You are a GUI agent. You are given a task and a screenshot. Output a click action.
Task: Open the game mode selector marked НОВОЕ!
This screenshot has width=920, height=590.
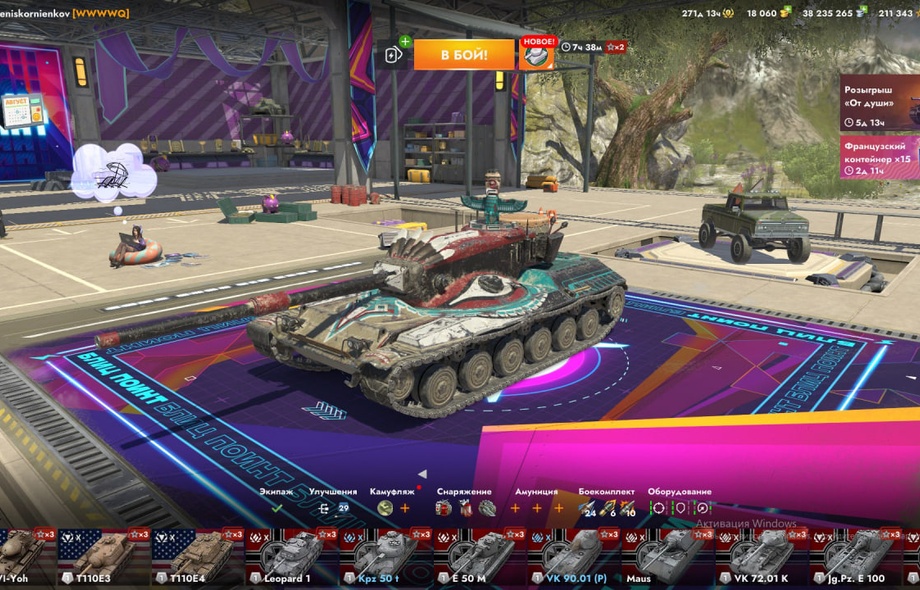pyautogui.click(x=537, y=55)
